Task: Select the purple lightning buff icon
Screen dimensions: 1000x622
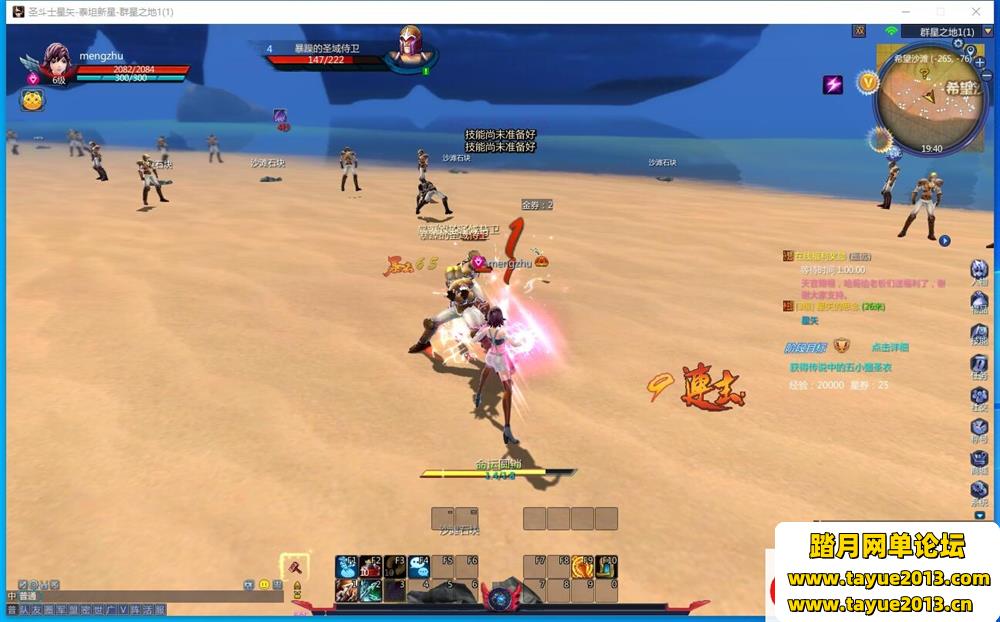Action: pos(833,84)
